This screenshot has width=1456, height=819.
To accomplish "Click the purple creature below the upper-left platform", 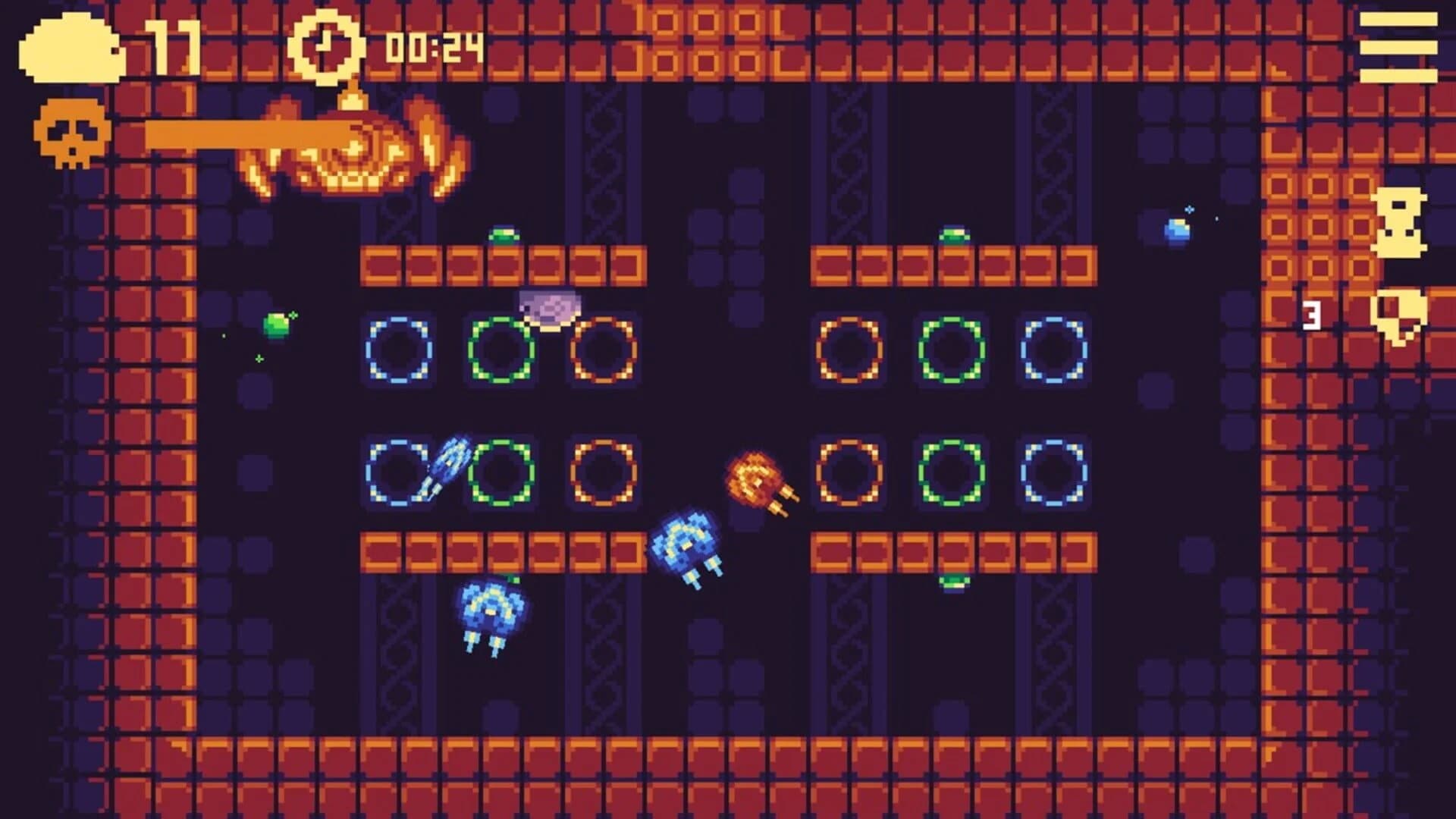I will click(x=549, y=304).
